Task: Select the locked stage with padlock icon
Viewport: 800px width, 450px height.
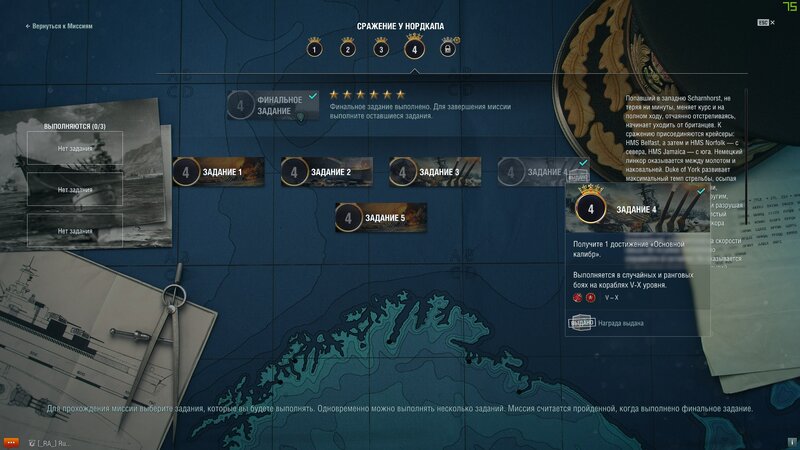Action: pyautogui.click(x=447, y=48)
